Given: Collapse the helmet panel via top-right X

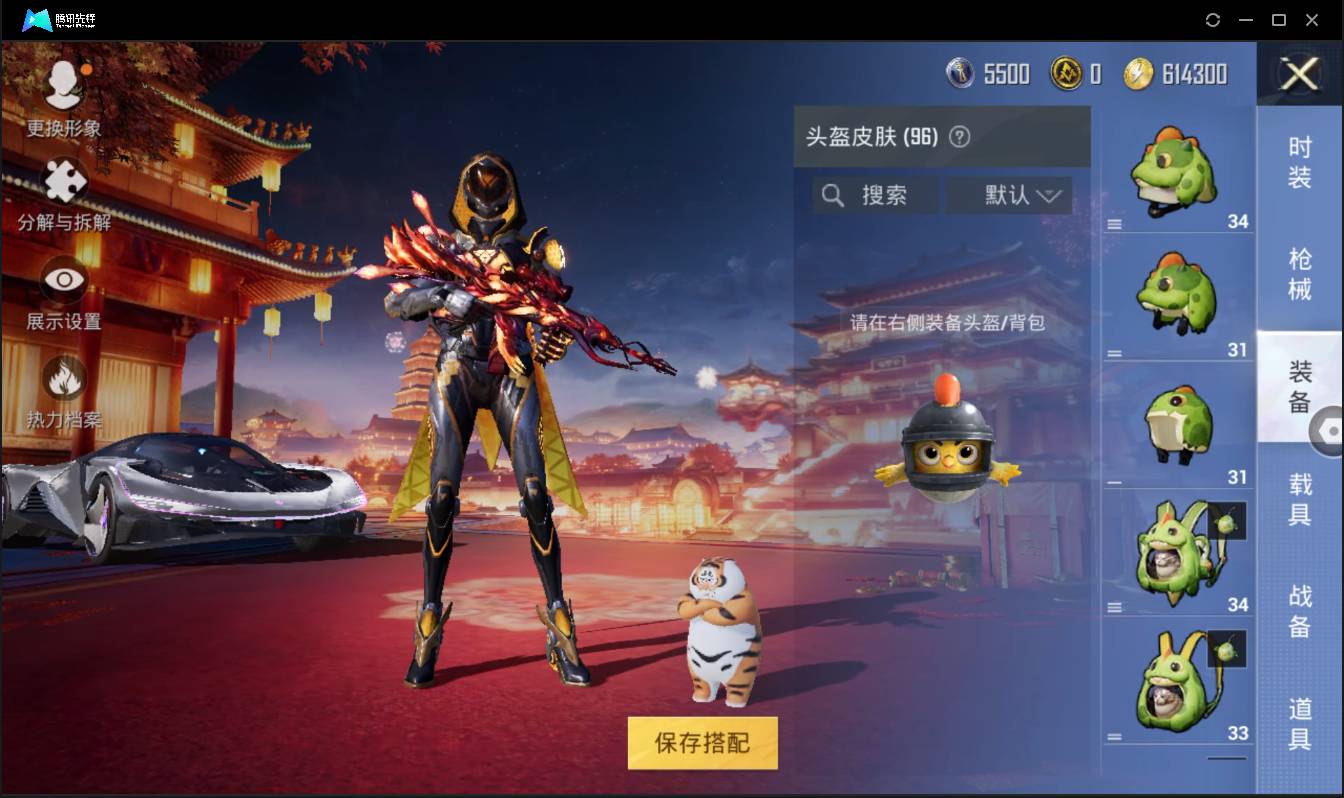Looking at the screenshot, I should tap(1298, 75).
